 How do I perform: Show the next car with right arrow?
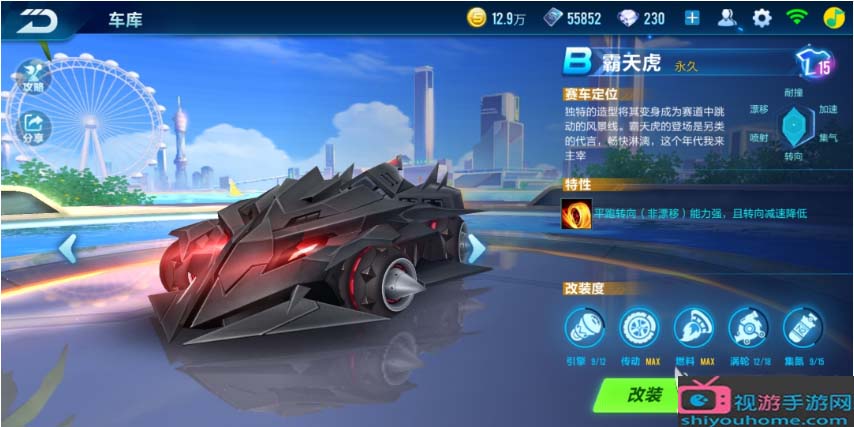477,247
